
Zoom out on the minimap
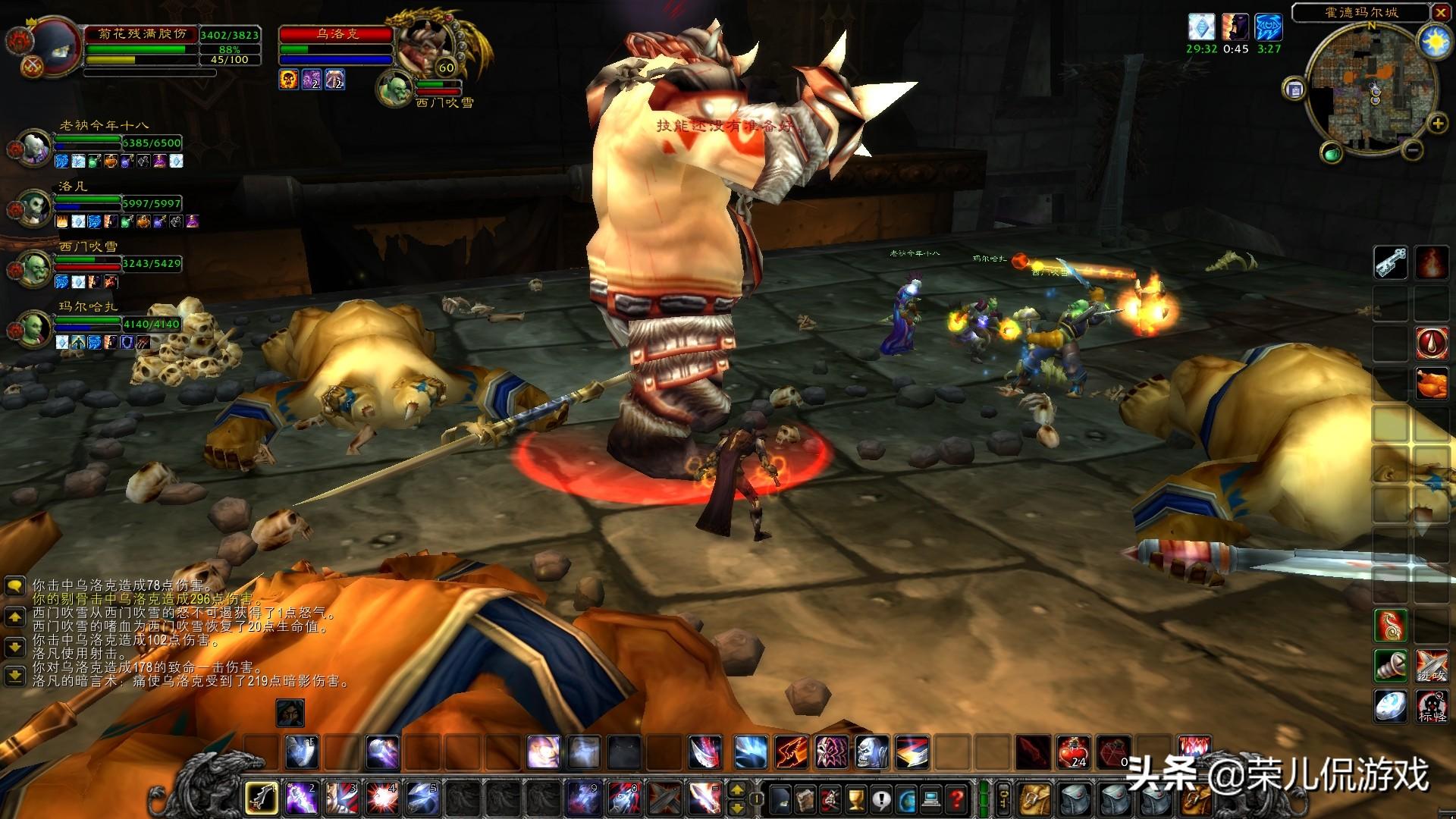(x=1413, y=150)
